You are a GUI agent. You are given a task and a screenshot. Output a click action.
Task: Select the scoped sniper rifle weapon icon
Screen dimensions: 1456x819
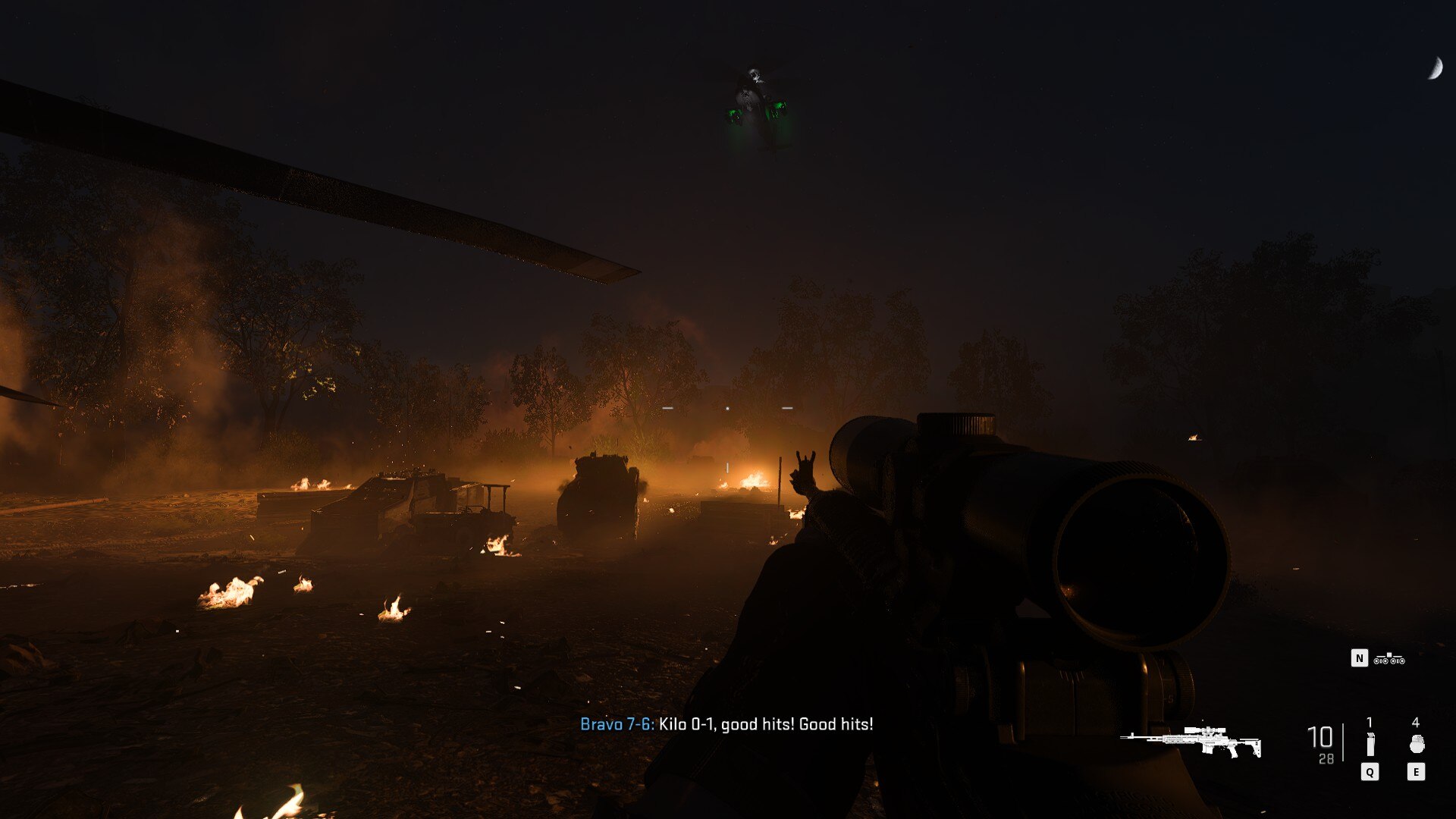pos(1191,741)
